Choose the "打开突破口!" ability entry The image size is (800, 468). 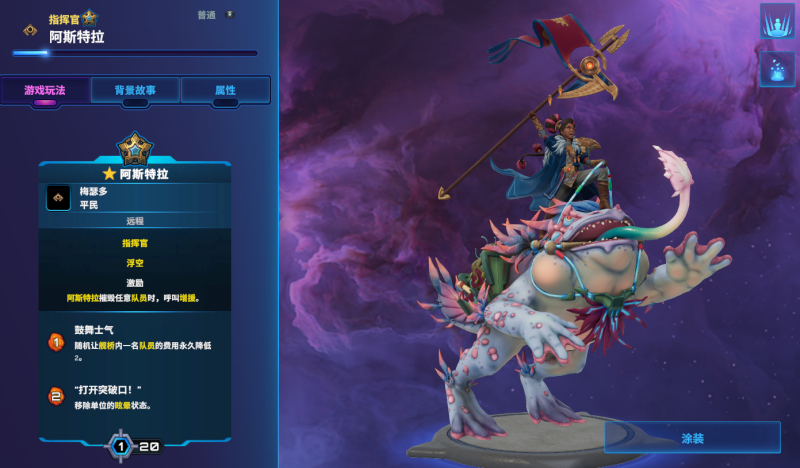(x=134, y=396)
